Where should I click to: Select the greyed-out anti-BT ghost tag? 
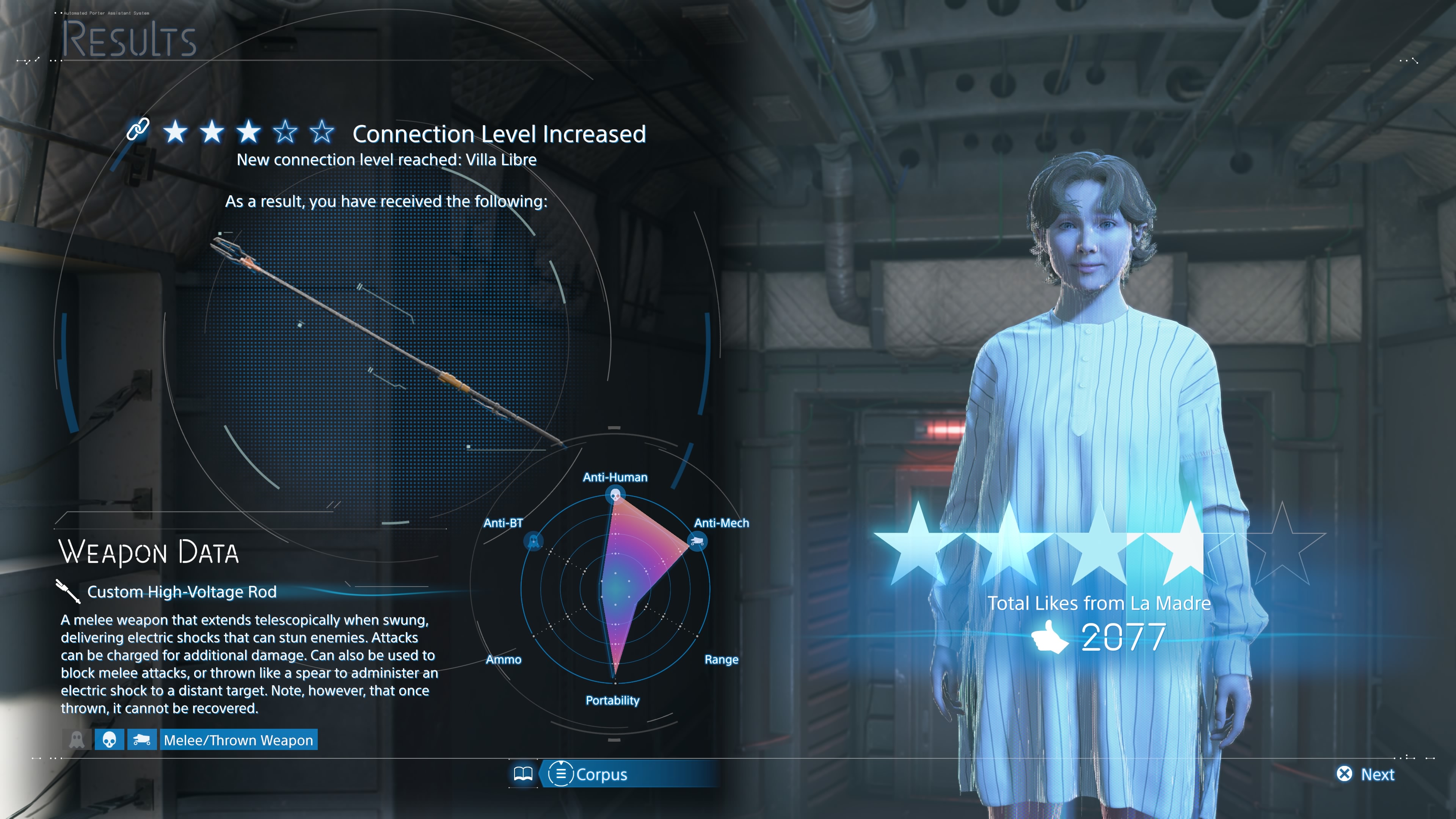click(x=77, y=740)
